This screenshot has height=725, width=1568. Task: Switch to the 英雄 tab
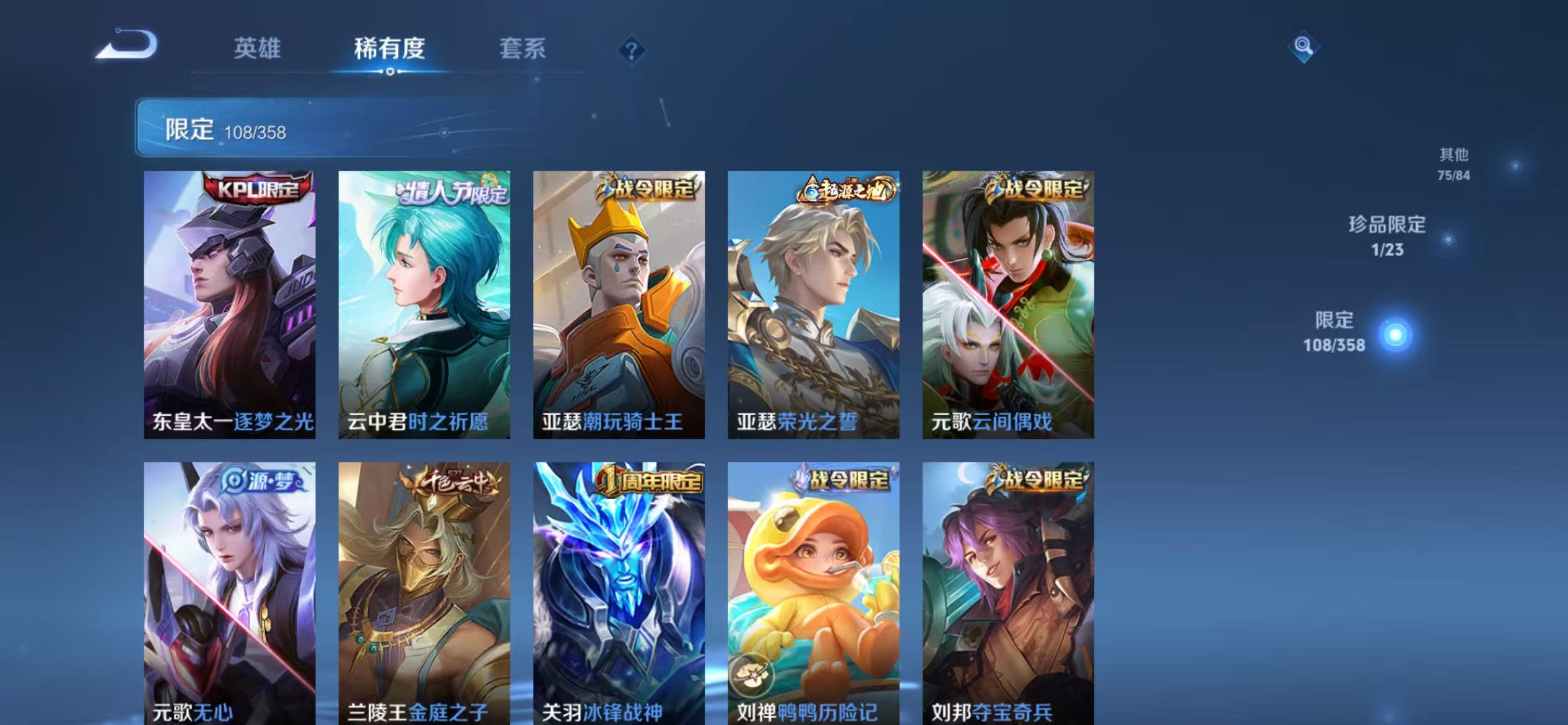click(x=259, y=50)
